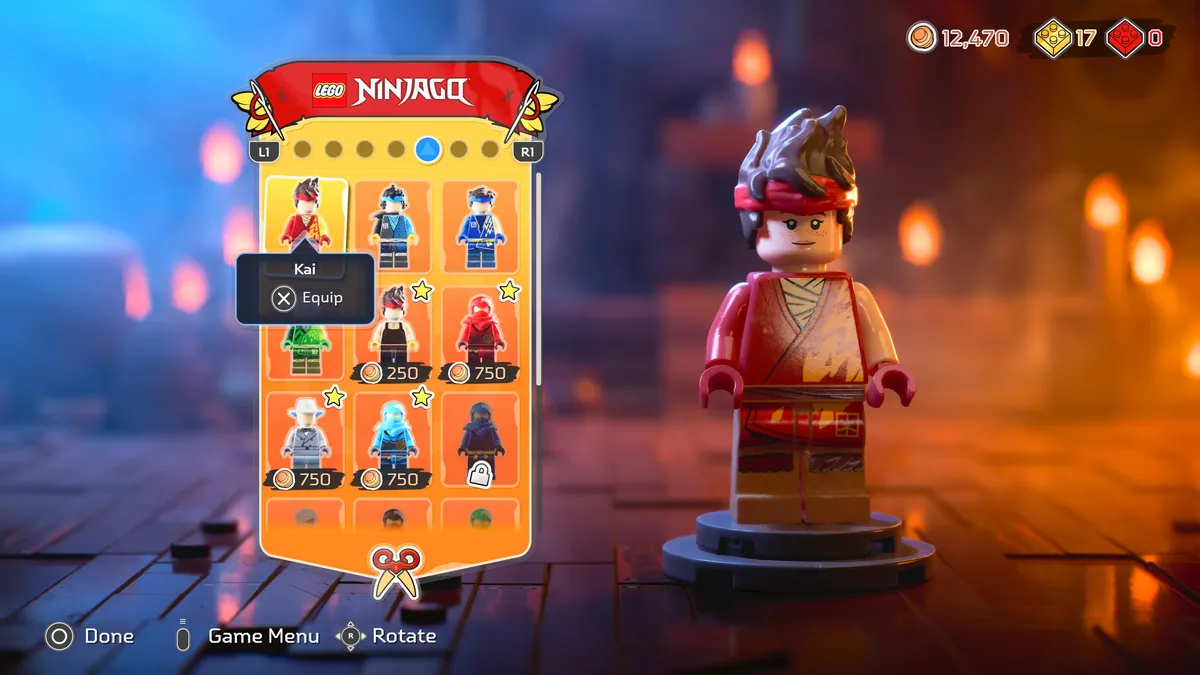Select the all-blue ninja minifigure tile

coord(481,226)
